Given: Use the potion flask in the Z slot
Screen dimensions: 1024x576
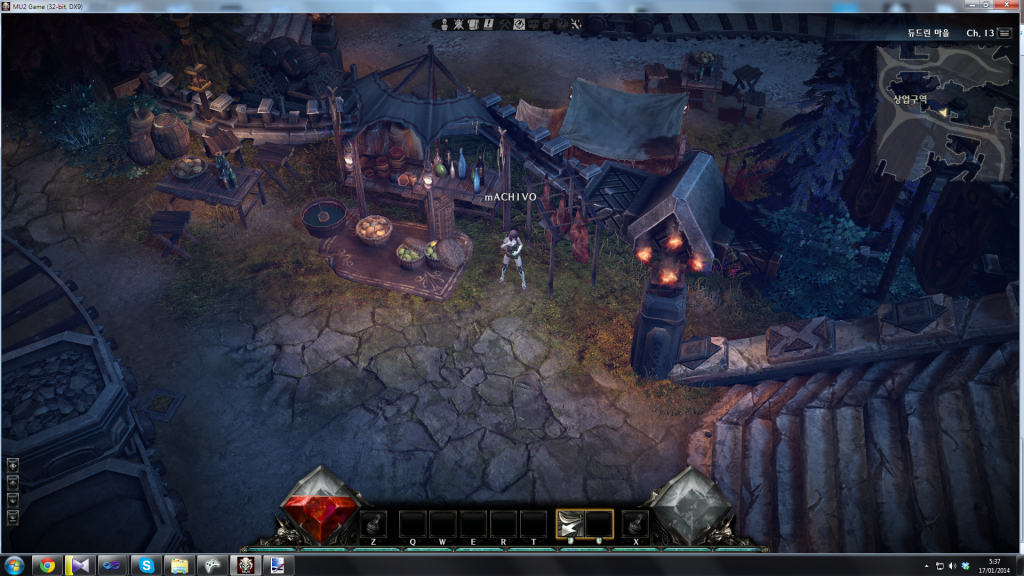Looking at the screenshot, I should (x=373, y=524).
